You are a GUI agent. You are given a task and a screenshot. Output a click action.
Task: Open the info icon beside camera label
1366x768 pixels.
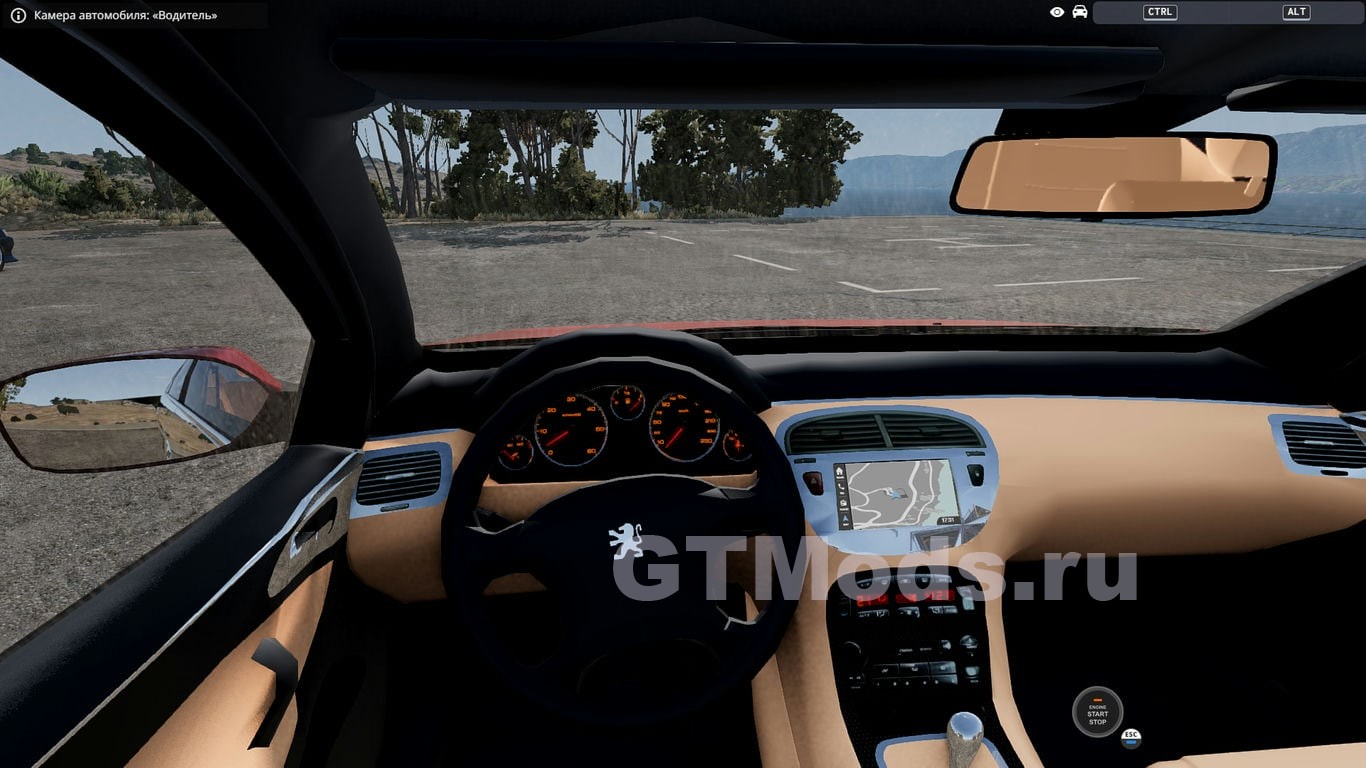click(18, 15)
